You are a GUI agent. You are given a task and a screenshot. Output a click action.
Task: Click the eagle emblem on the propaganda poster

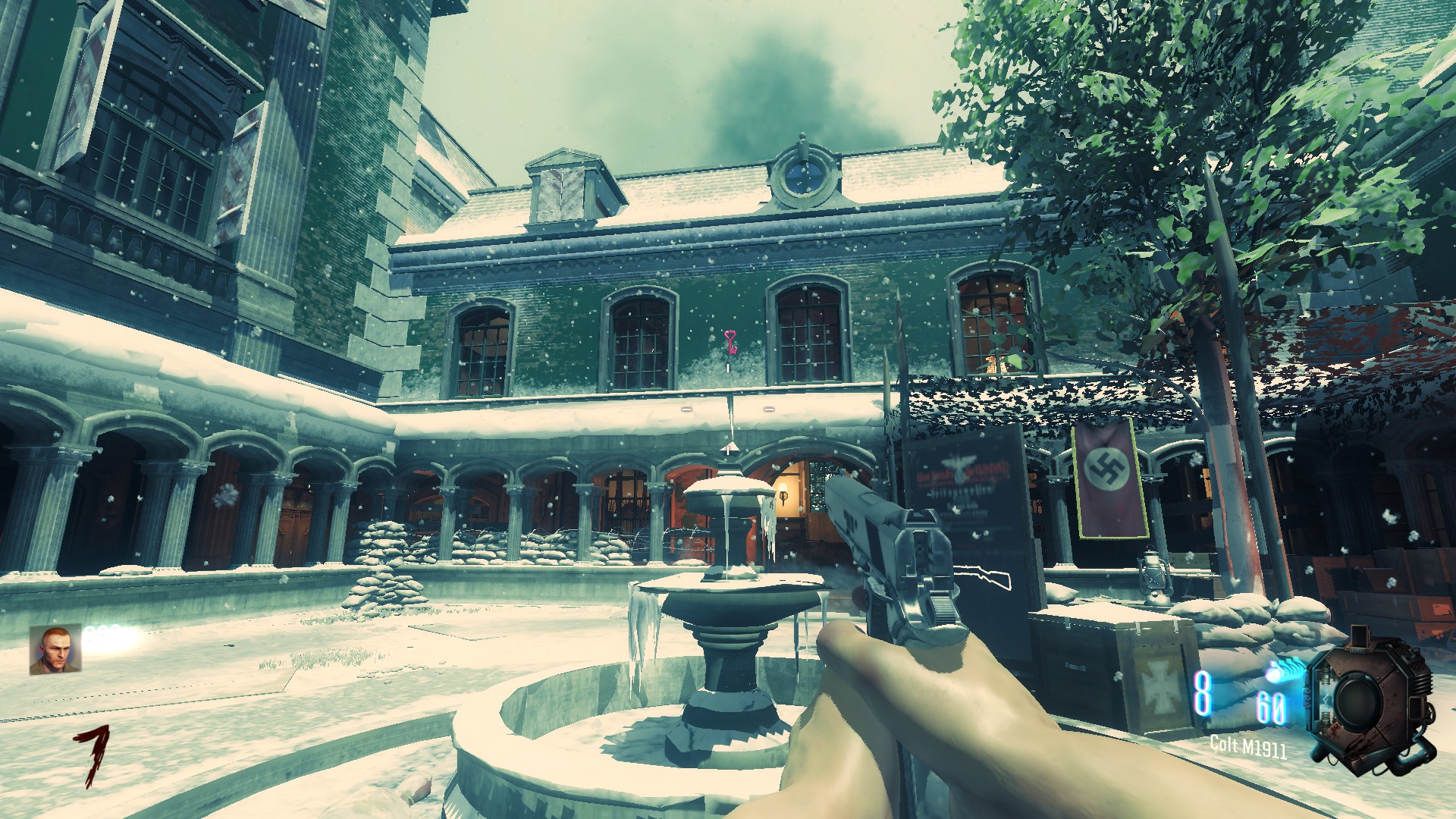pyautogui.click(x=958, y=466)
